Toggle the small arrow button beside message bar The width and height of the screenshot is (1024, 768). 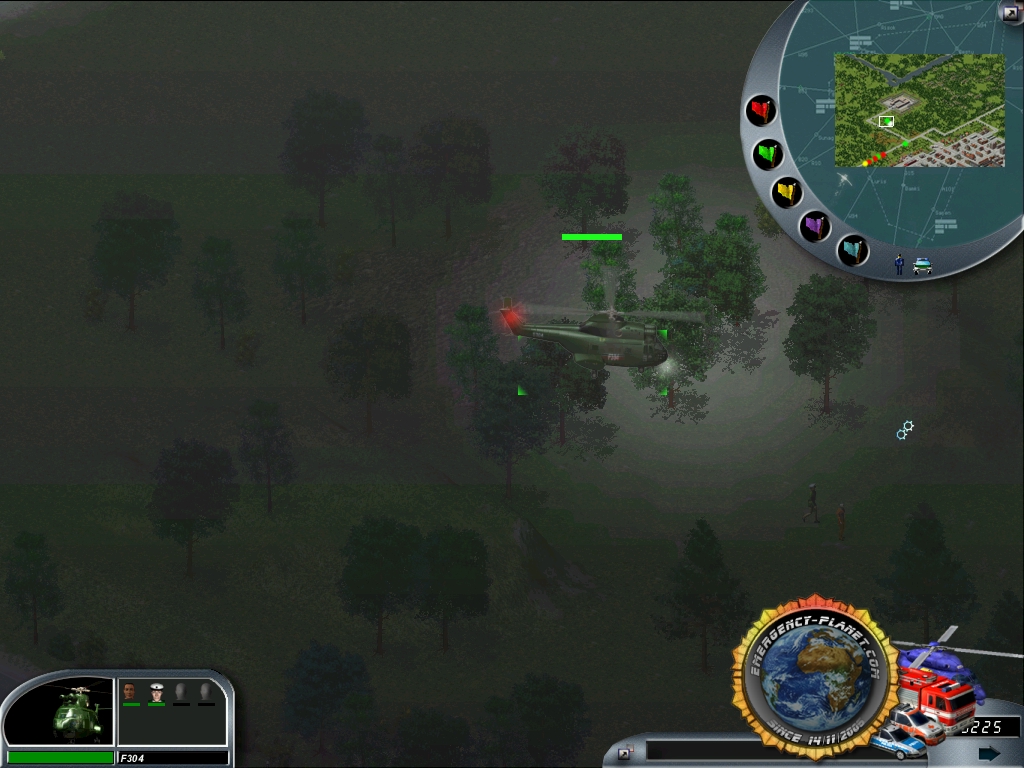[626, 751]
